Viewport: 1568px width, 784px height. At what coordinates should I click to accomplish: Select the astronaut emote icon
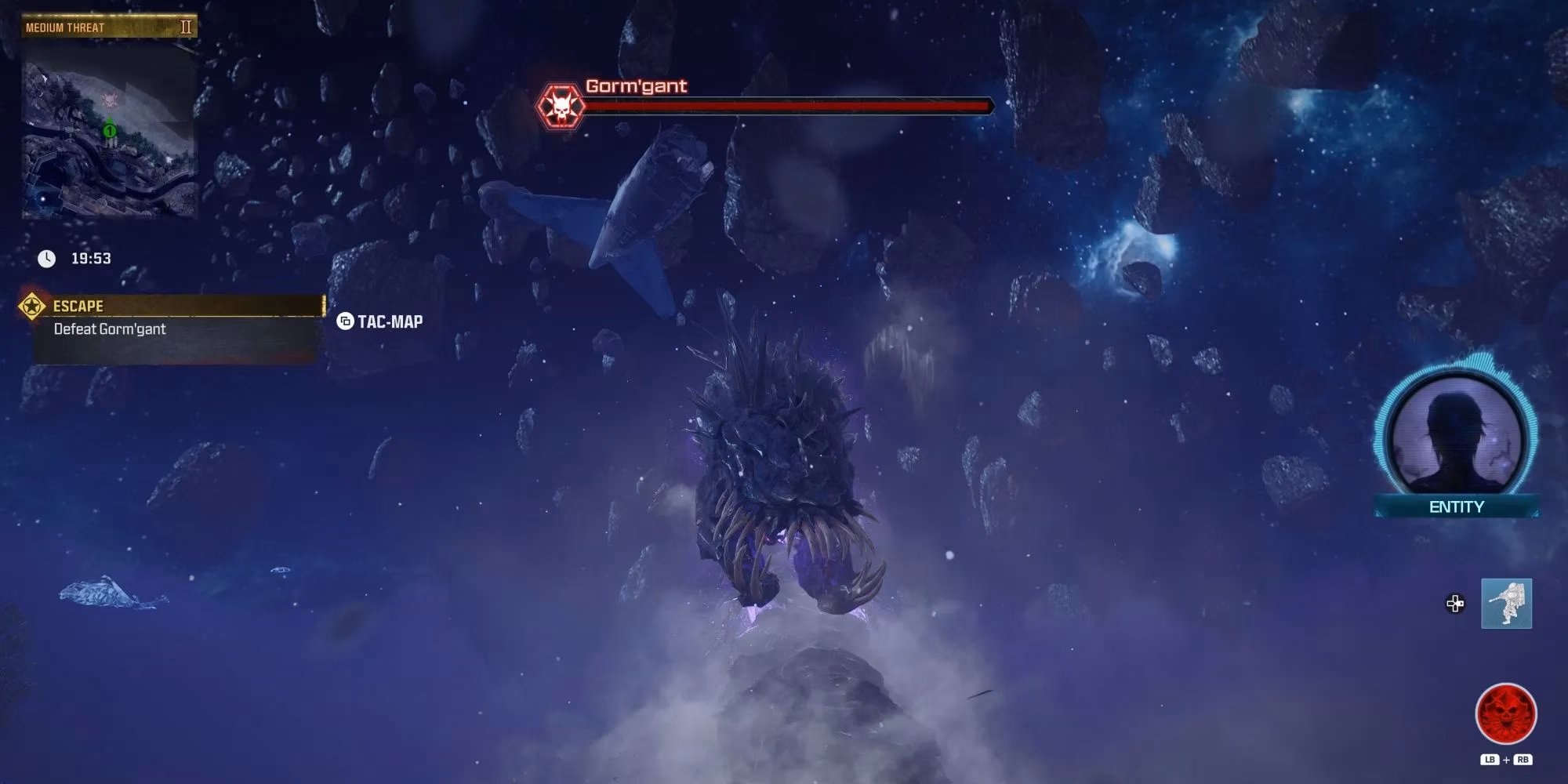[x=1506, y=604]
